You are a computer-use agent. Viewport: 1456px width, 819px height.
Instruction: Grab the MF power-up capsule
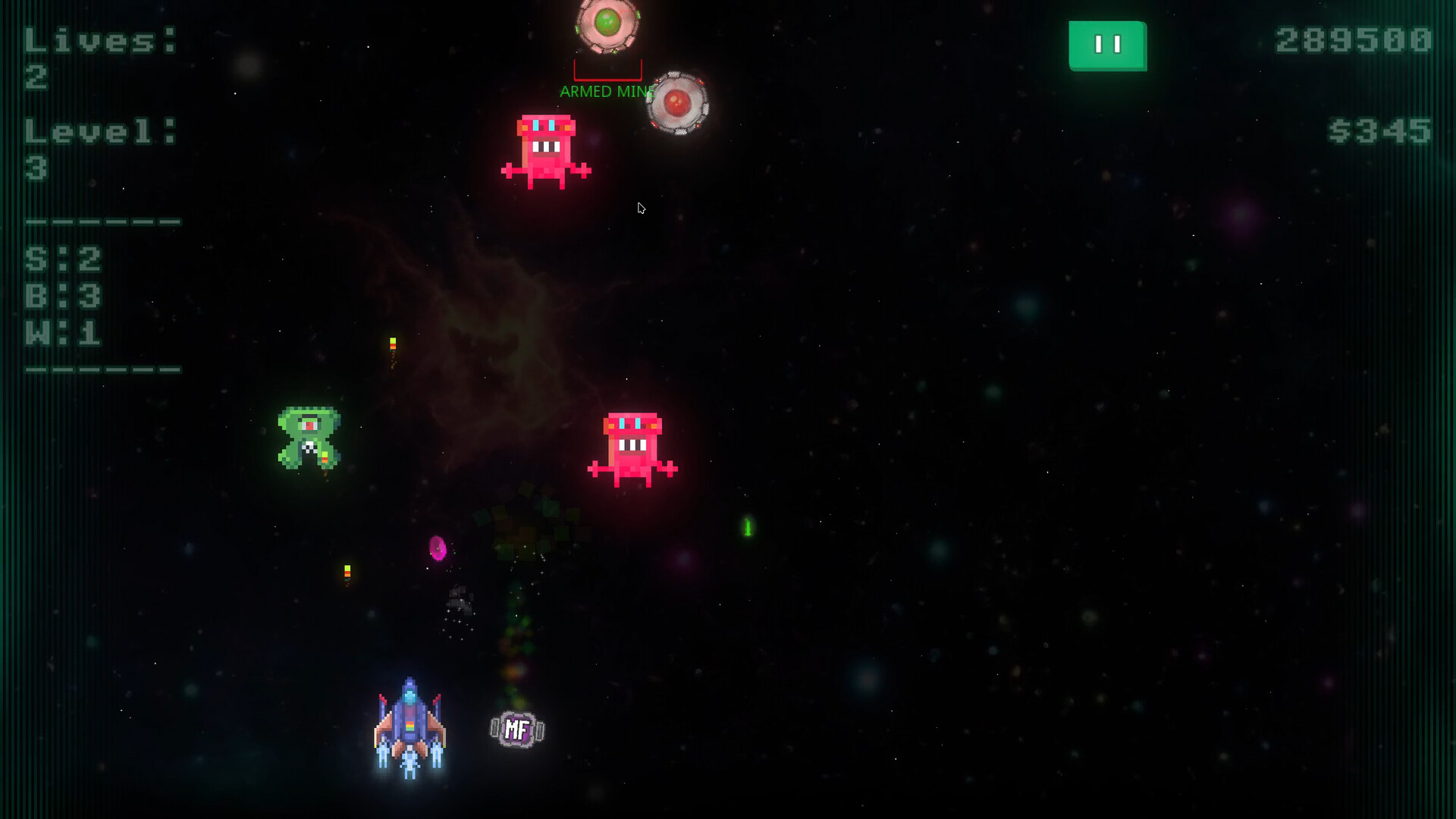tap(516, 728)
